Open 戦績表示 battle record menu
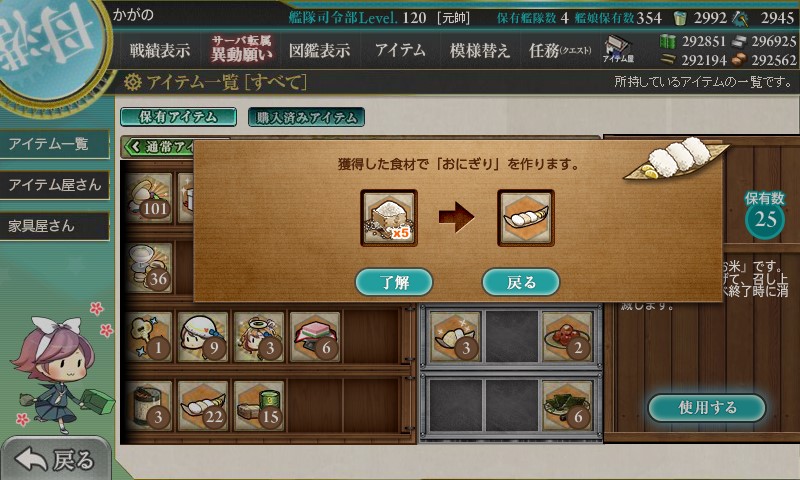 tap(160, 51)
